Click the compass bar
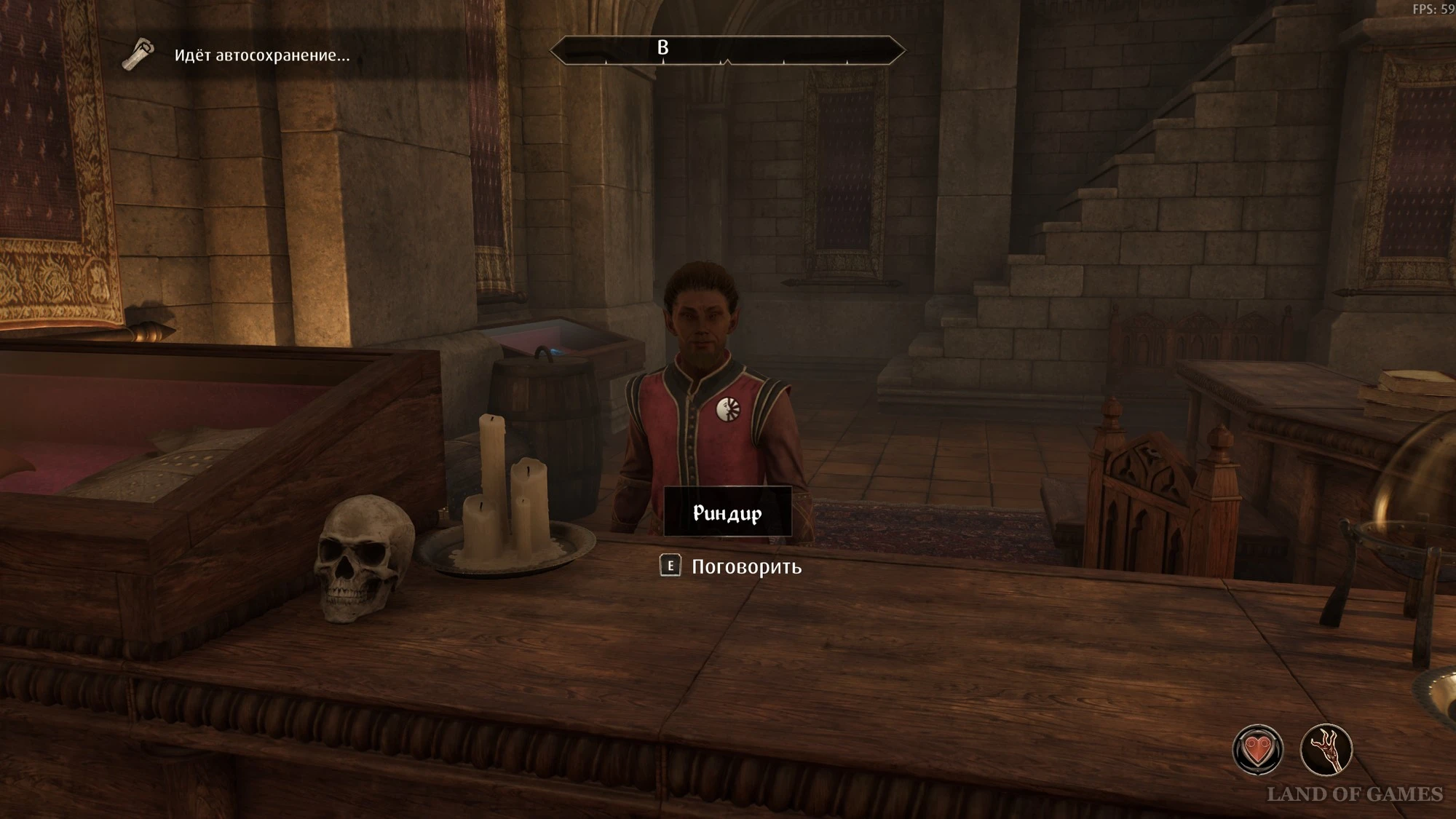The height and width of the screenshot is (819, 1456). coord(727,50)
